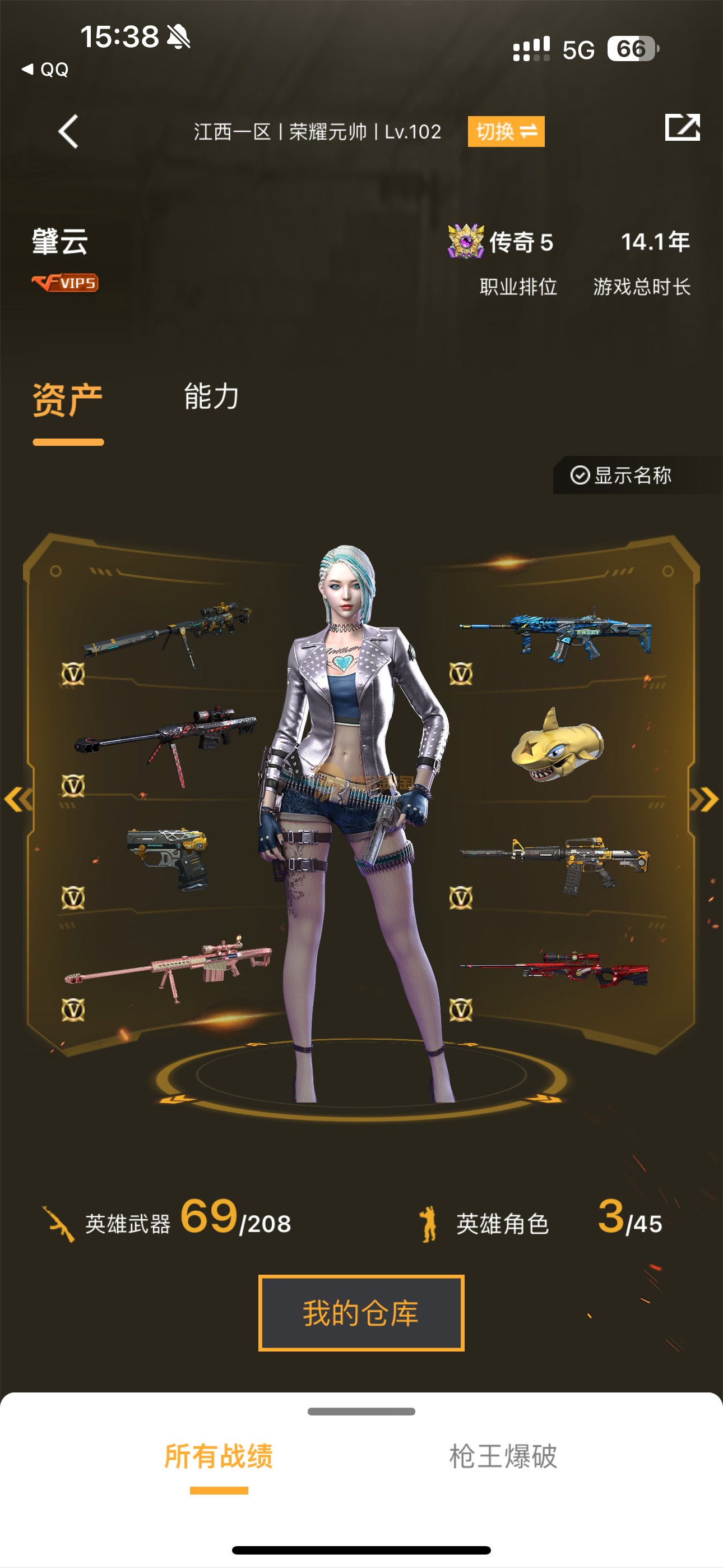Switch to 所有战绩 tab
The height and width of the screenshot is (1568, 723).
pyautogui.click(x=219, y=1456)
